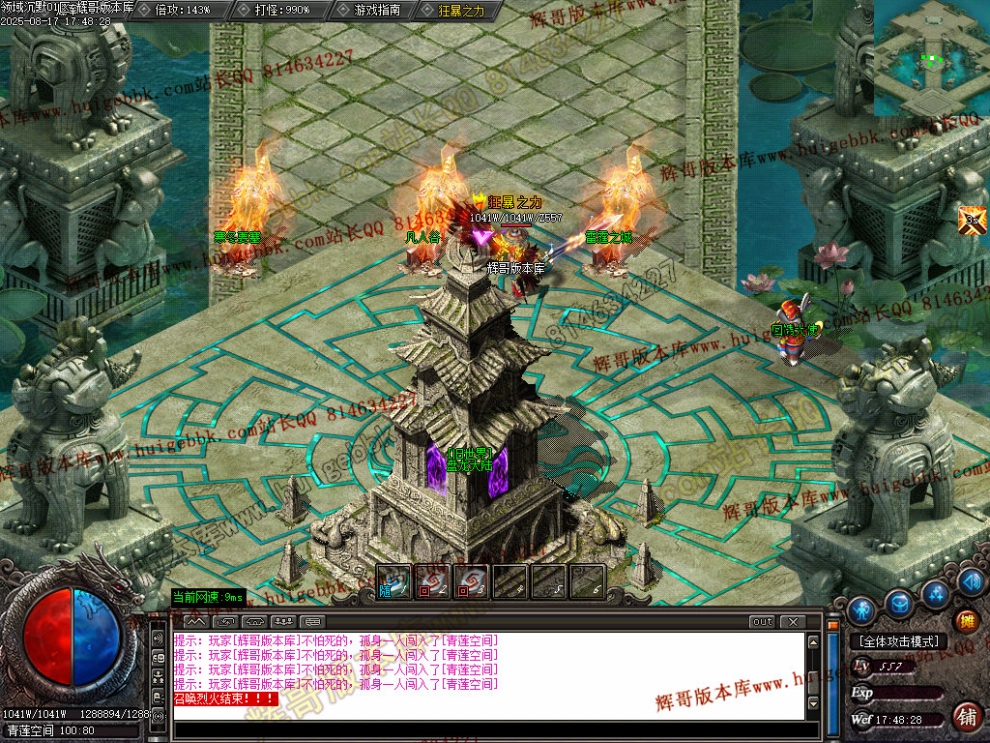Click the chat text input field
Image resolution: width=990 pixels, height=743 pixels.
pyautogui.click(x=480, y=730)
